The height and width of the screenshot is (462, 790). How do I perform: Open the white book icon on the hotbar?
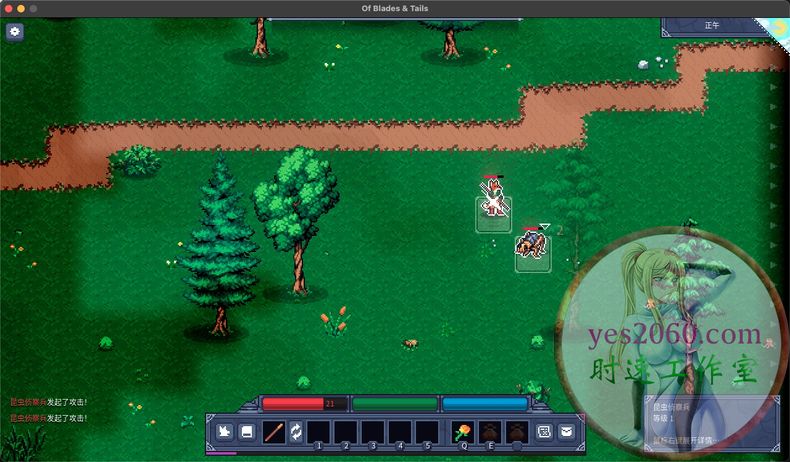pyautogui.click(x=246, y=432)
